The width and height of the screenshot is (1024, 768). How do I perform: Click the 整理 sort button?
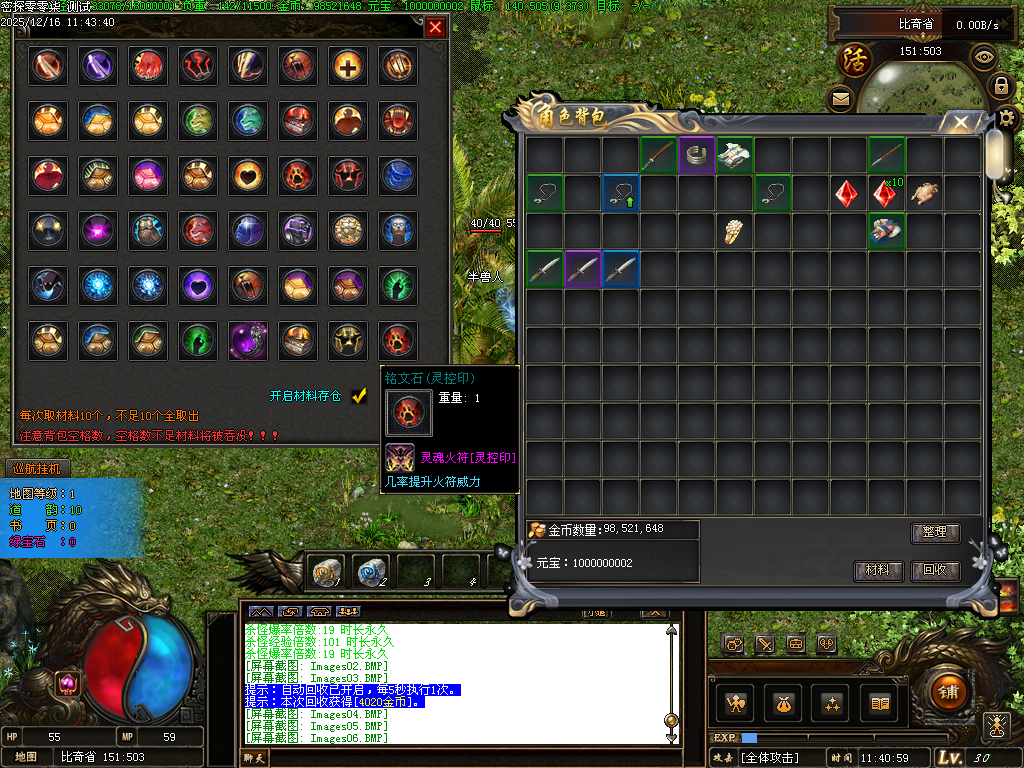coord(935,533)
